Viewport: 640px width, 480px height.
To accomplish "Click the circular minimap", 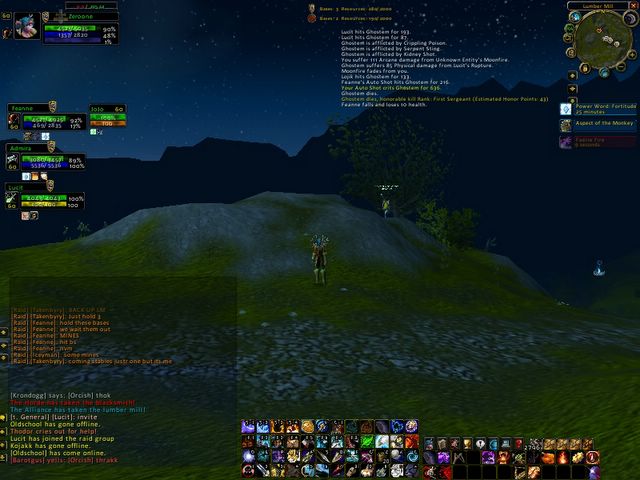I will coord(598,37).
